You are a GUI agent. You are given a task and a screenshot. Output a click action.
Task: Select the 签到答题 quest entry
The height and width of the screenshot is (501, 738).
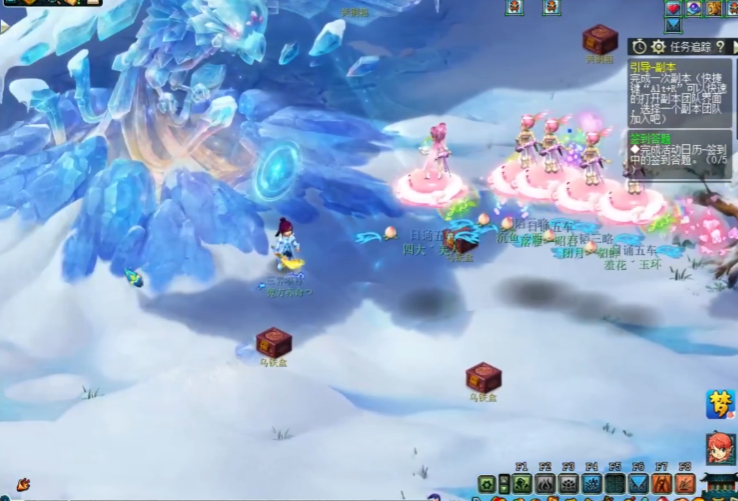(649, 137)
